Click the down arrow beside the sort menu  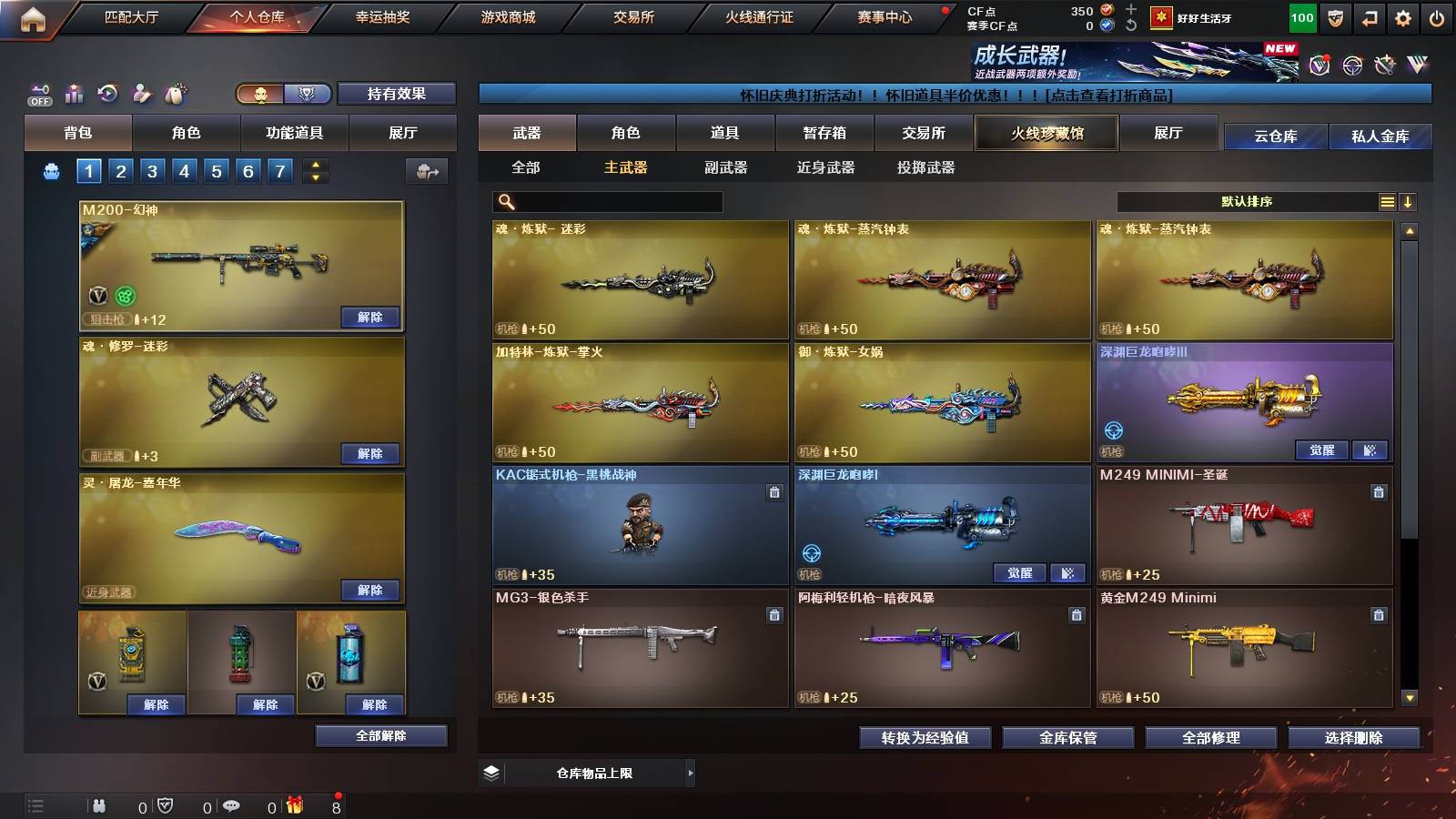point(1409,201)
